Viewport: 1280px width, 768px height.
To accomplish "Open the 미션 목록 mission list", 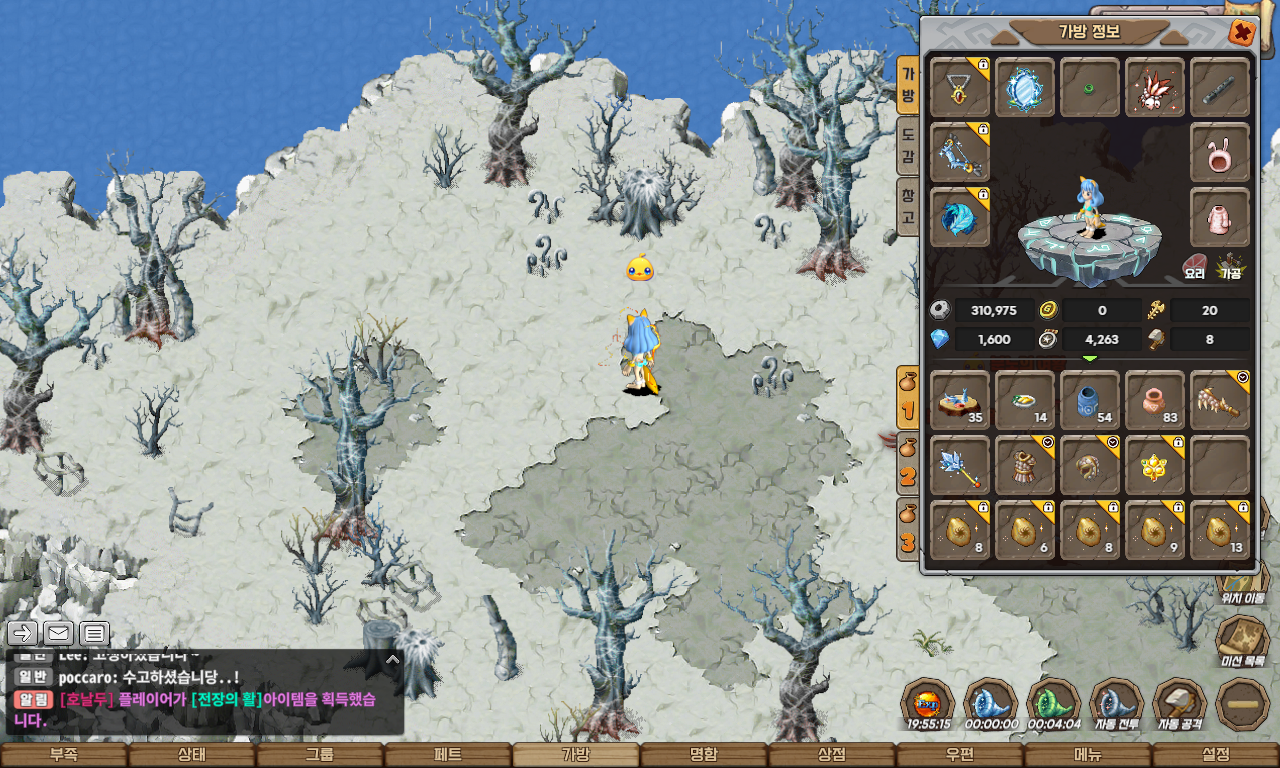I will [x=1243, y=640].
